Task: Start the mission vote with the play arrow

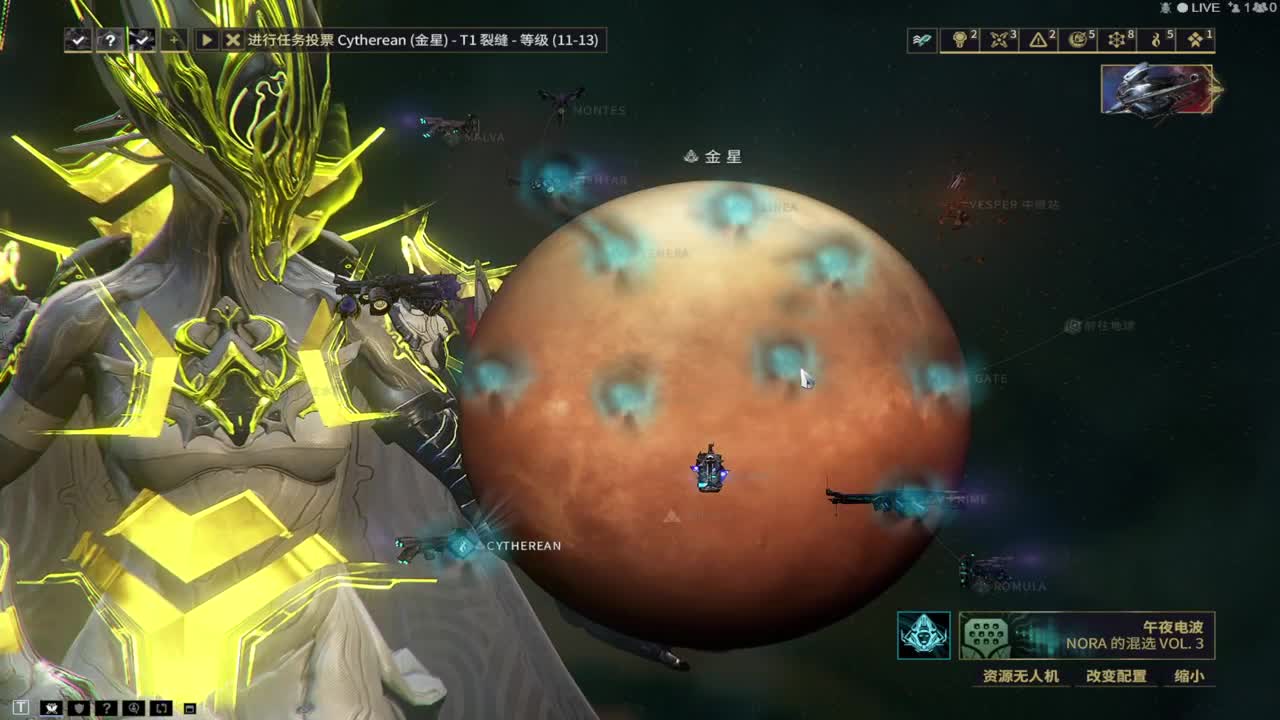Action: pyautogui.click(x=206, y=40)
